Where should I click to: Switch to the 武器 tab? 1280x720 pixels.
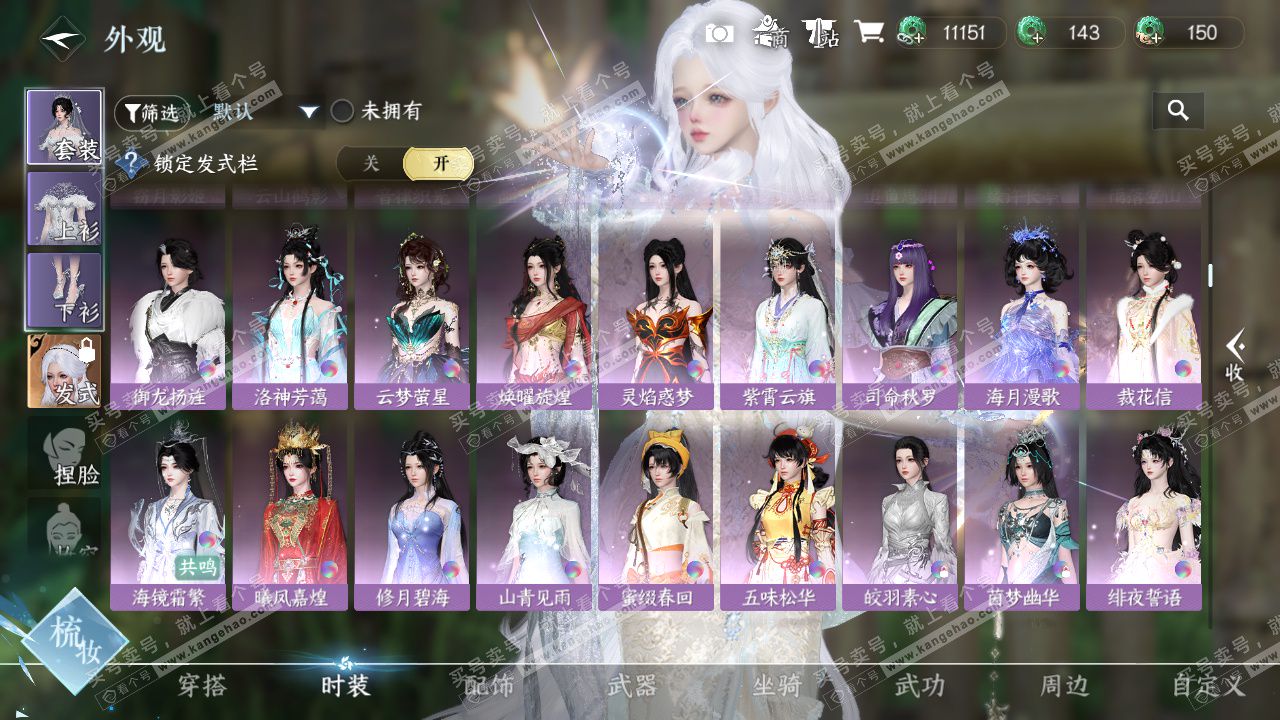(x=633, y=686)
